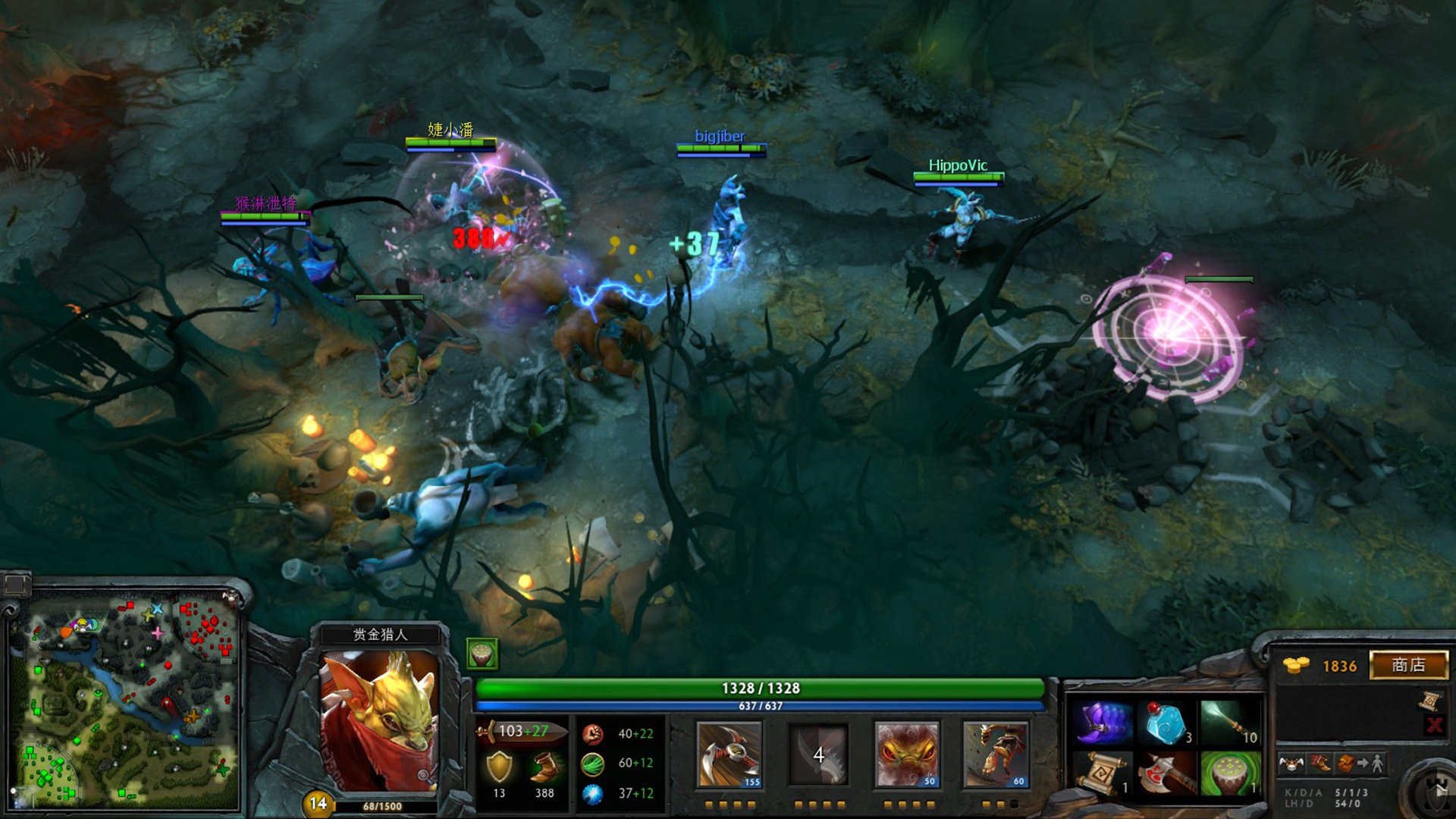1456x819 pixels.
Task: Click the quick-buy scroll icon
Action: coord(1431,701)
